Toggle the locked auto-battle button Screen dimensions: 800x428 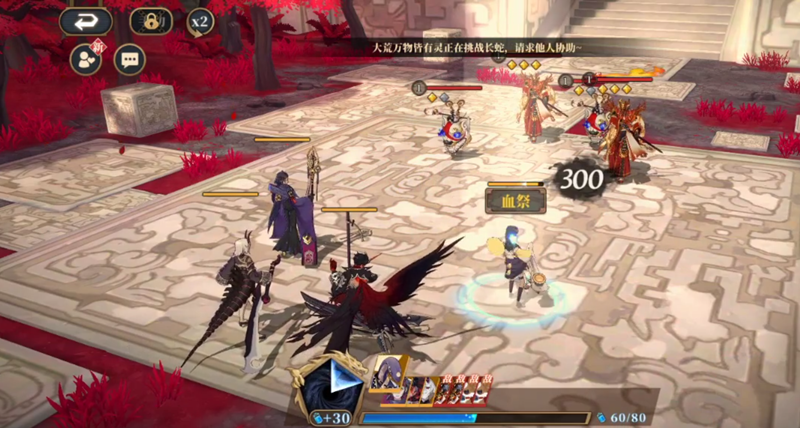tap(150, 22)
